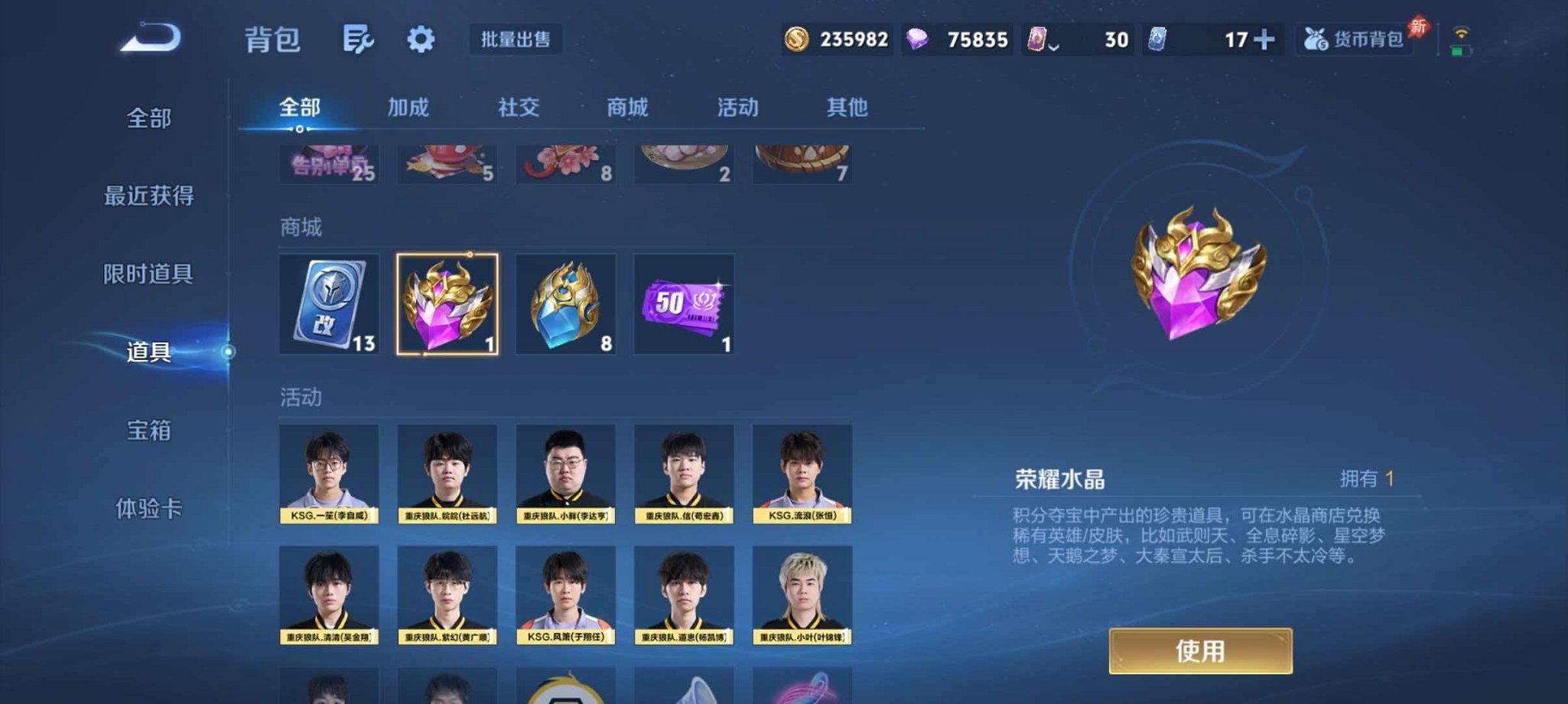Viewport: 1568px width, 704px height.
Task: Switch to the 活动 tab
Action: (x=737, y=108)
